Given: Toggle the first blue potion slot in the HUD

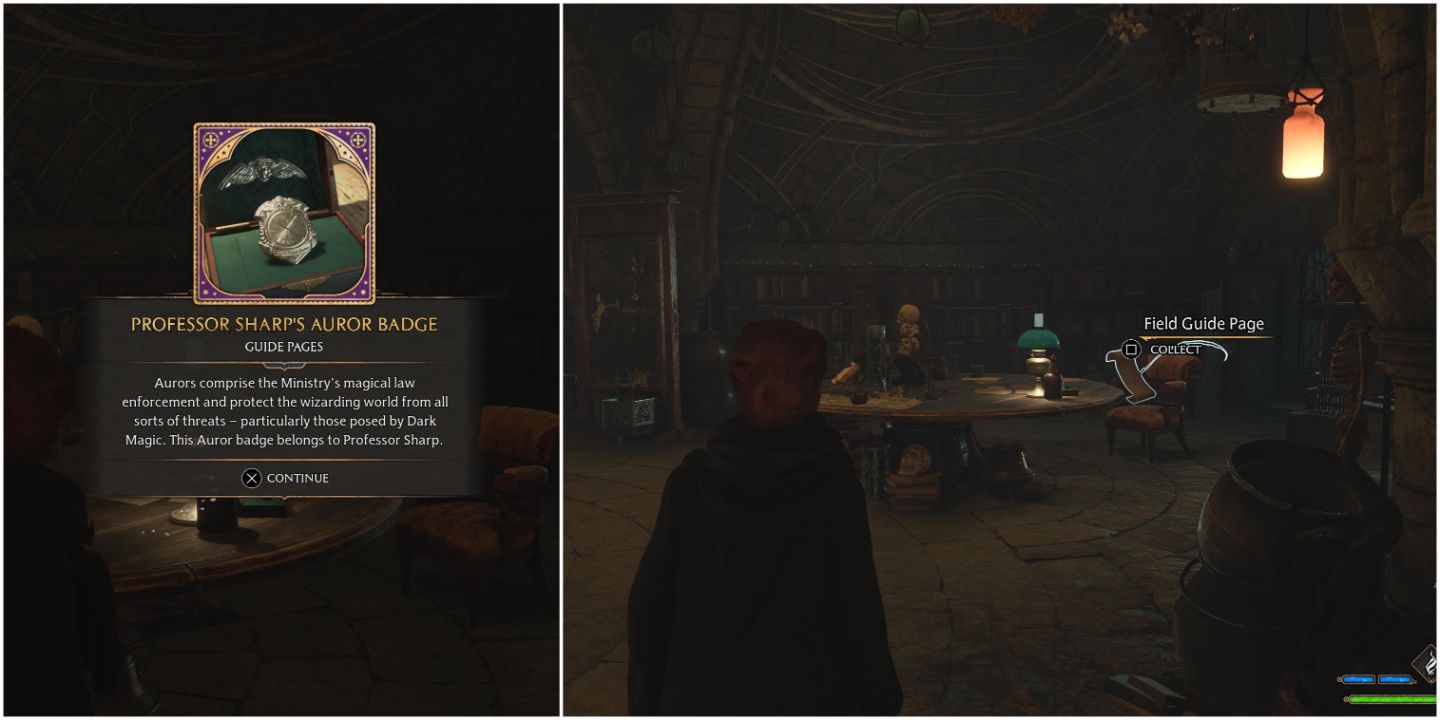Looking at the screenshot, I should click(x=1357, y=679).
